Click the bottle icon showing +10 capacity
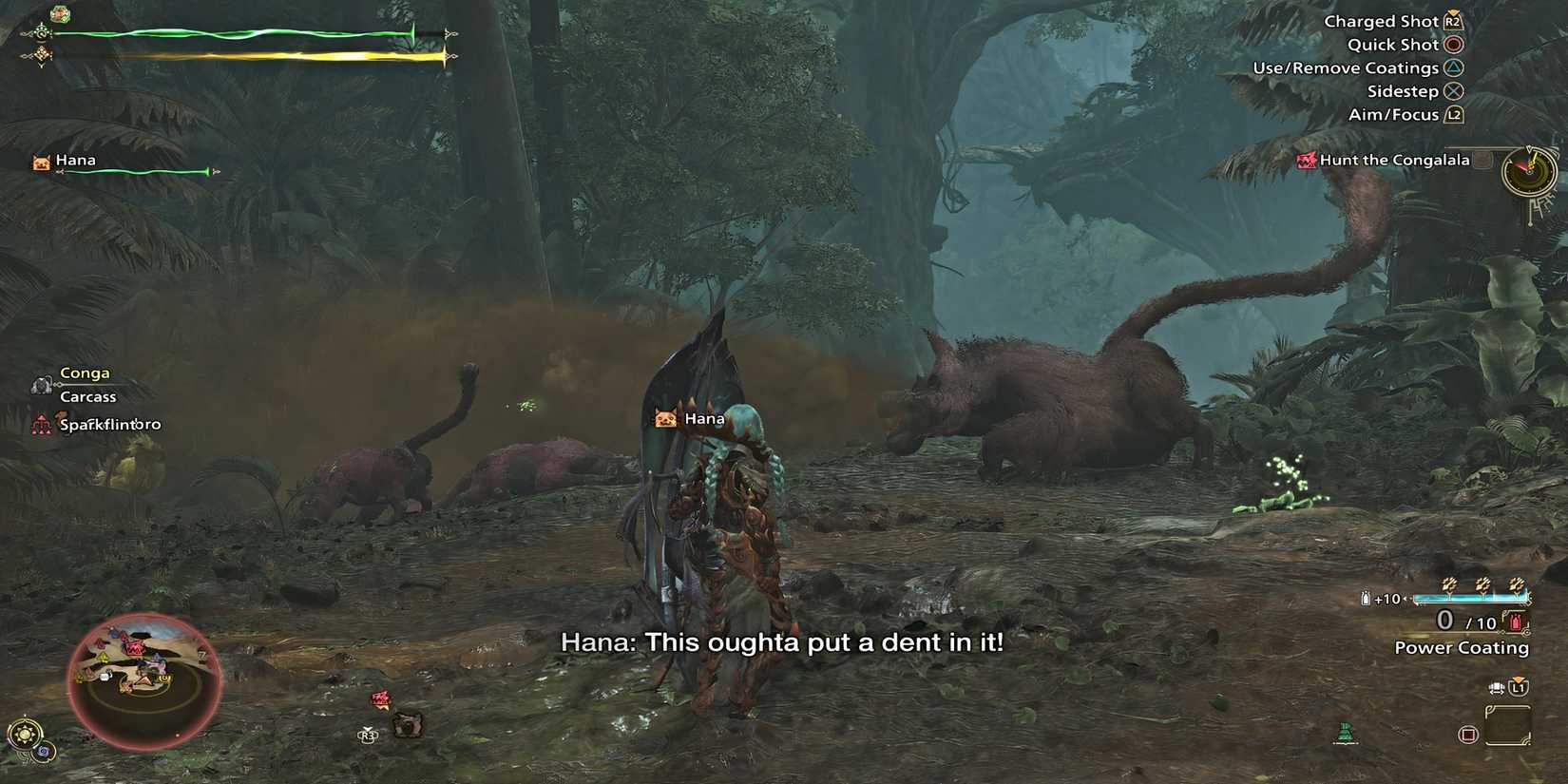 click(1365, 598)
